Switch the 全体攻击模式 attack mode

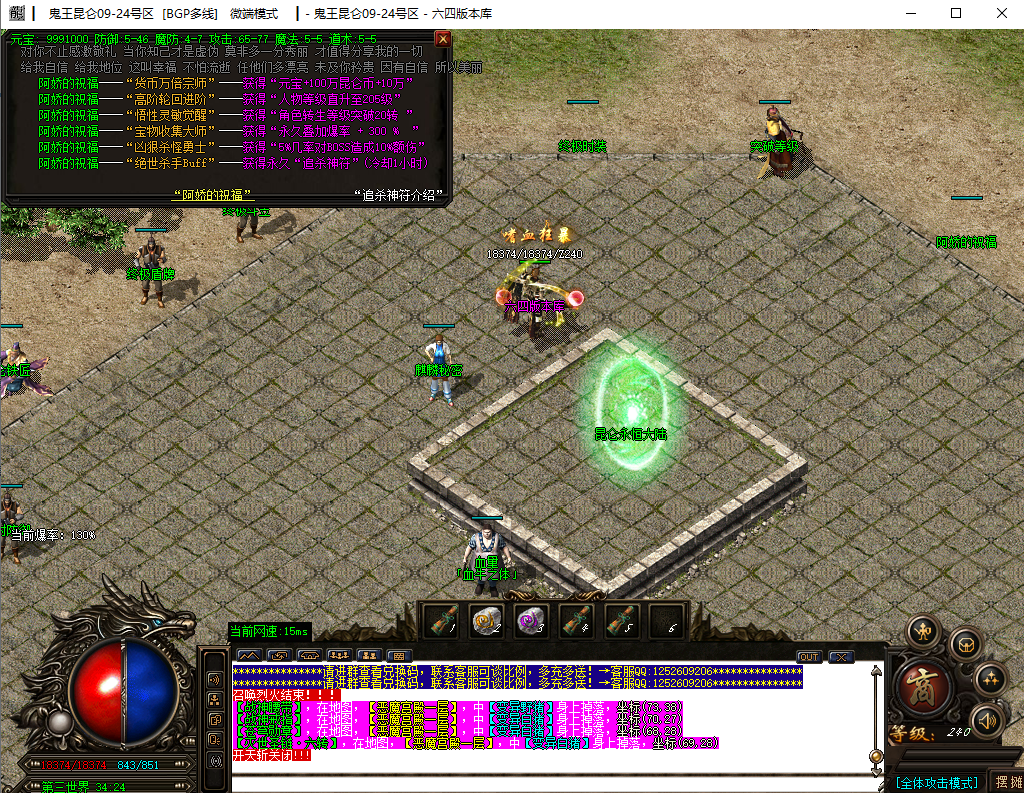click(x=937, y=782)
